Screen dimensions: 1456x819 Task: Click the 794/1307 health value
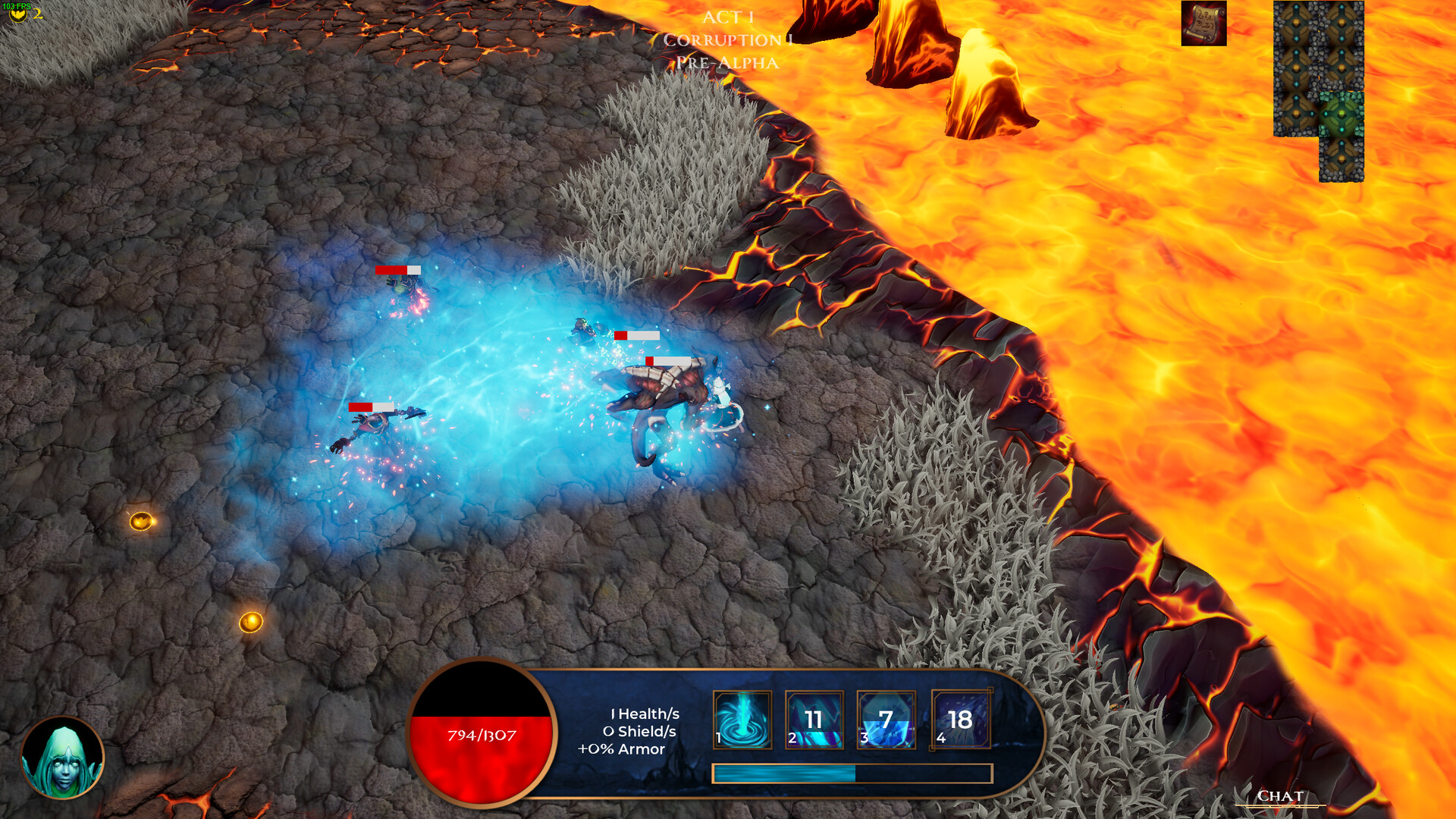tap(480, 734)
